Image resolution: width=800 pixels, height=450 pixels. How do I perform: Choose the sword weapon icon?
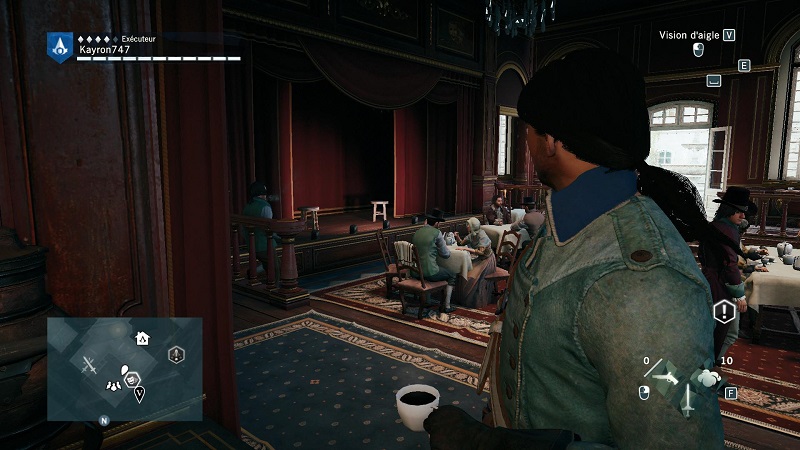point(690,400)
